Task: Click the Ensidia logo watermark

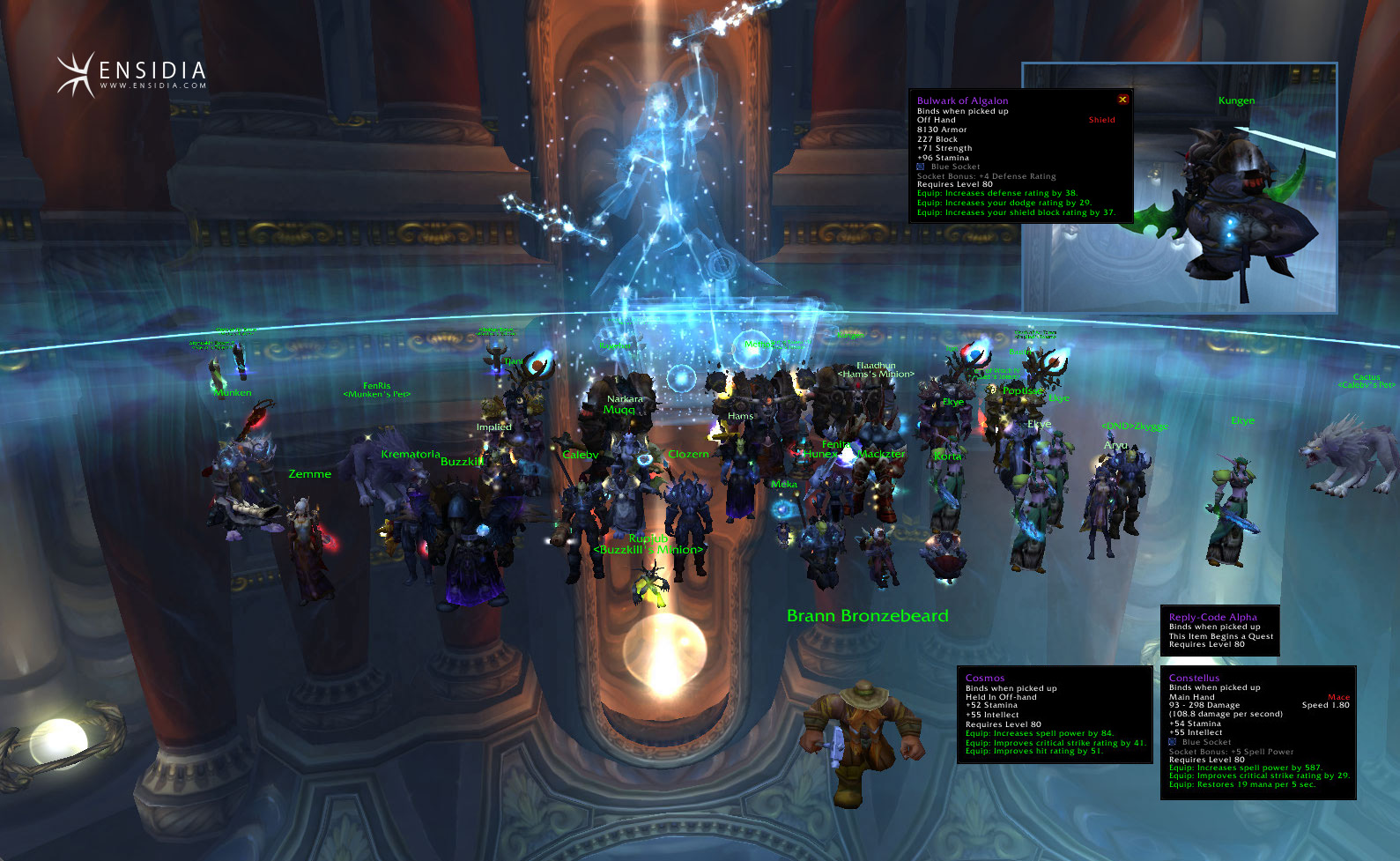Action: tap(132, 74)
